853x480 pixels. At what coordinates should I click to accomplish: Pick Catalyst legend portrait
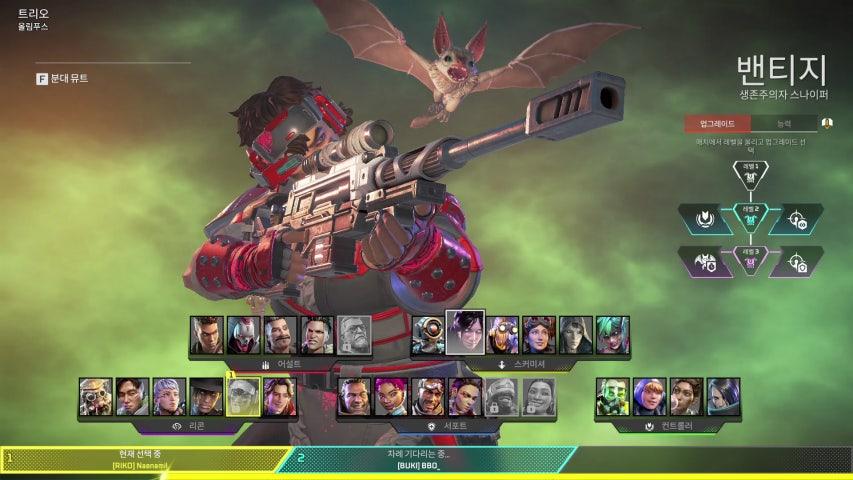pyautogui.click(x=723, y=396)
